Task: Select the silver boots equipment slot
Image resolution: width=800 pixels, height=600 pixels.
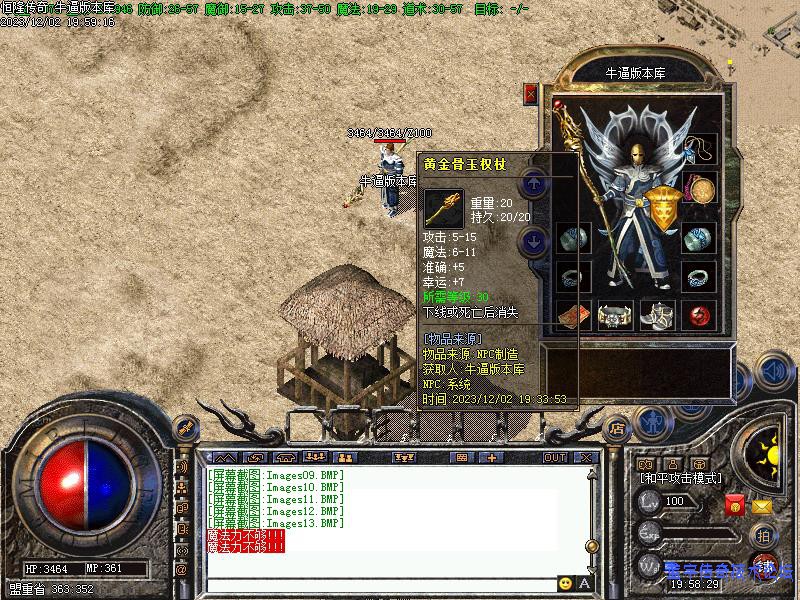Action: [x=658, y=314]
